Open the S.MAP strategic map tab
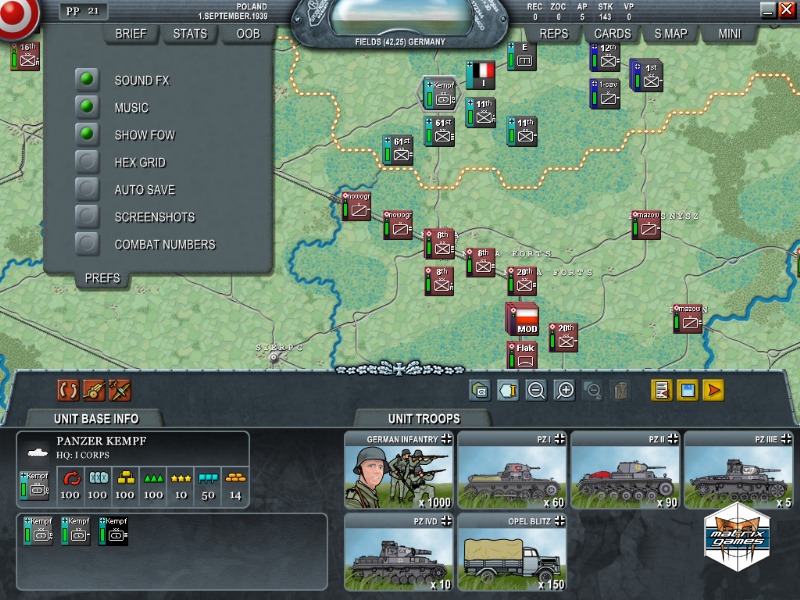 [x=671, y=34]
